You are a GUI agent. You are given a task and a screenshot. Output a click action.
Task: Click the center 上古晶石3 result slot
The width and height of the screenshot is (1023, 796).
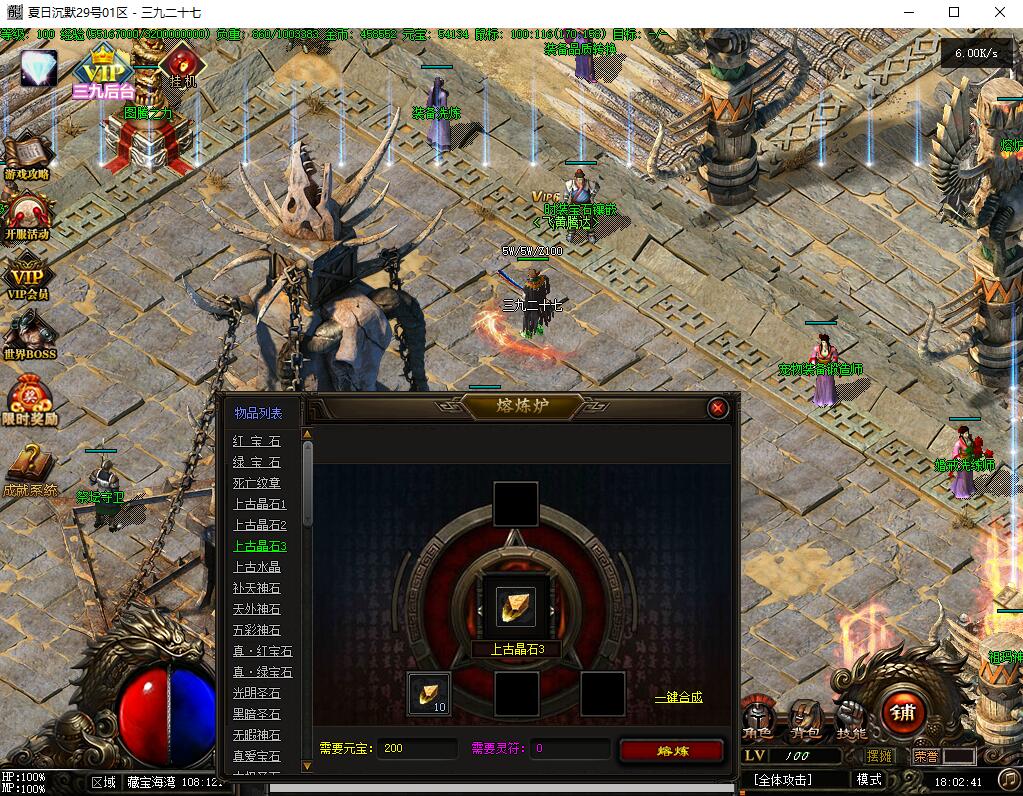pos(516,606)
